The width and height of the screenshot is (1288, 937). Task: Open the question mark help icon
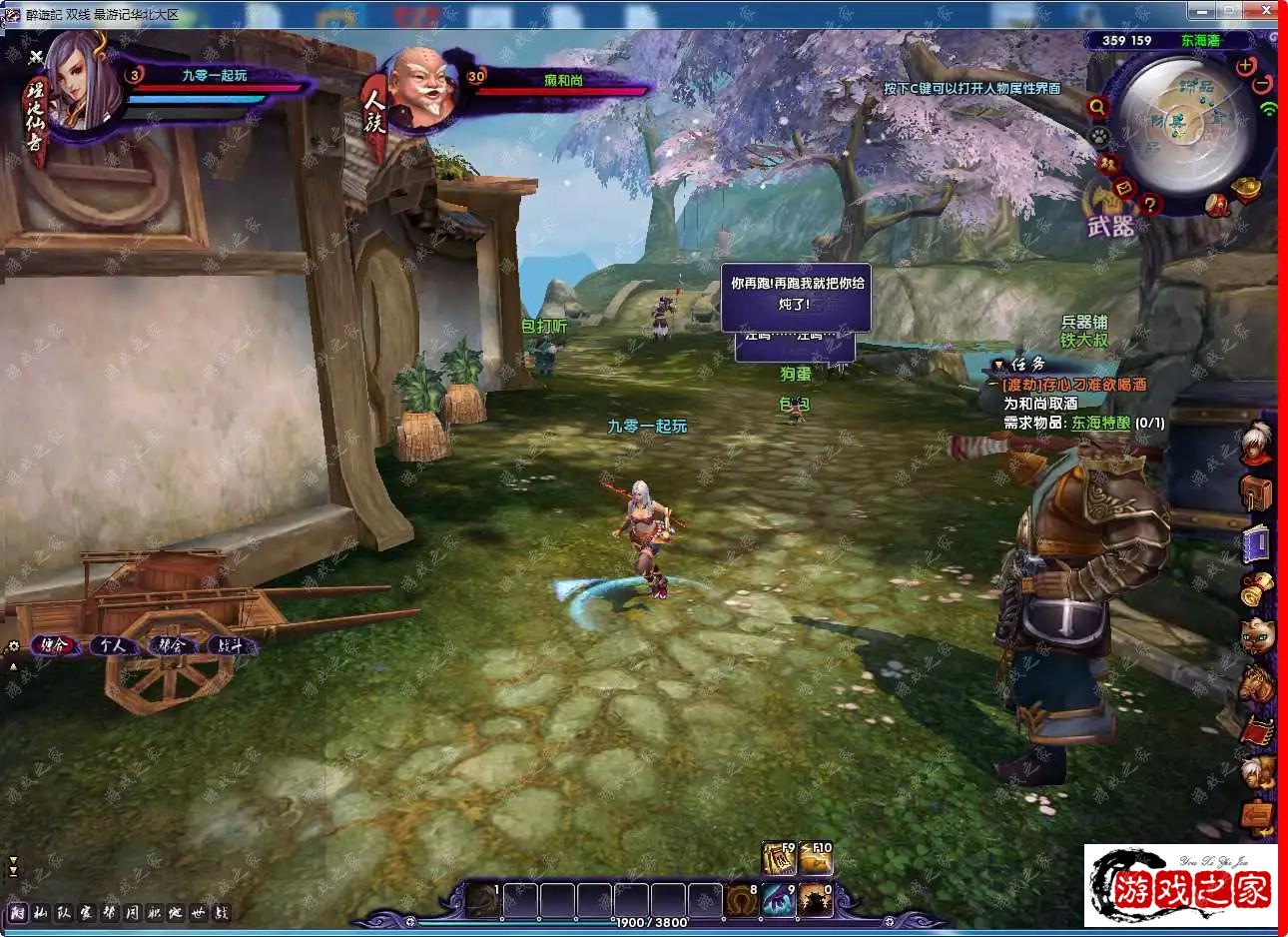point(1150,205)
